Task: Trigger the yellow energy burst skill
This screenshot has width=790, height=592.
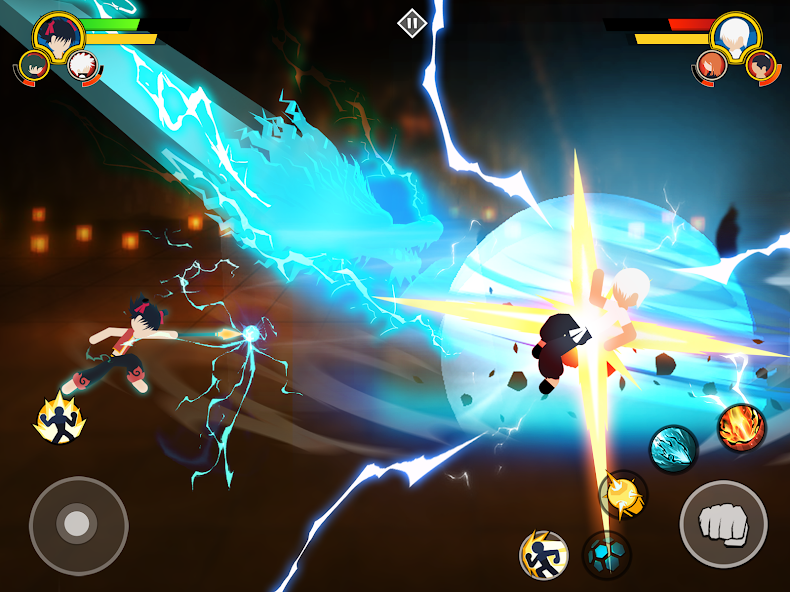Action: pos(622,494)
